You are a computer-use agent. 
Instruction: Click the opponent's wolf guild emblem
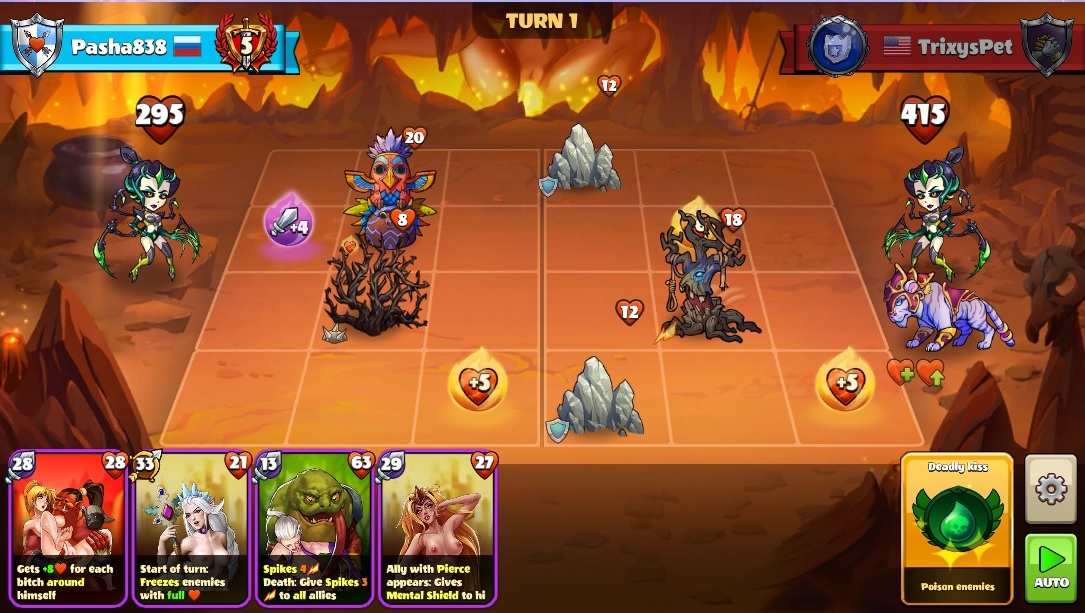(x=837, y=46)
